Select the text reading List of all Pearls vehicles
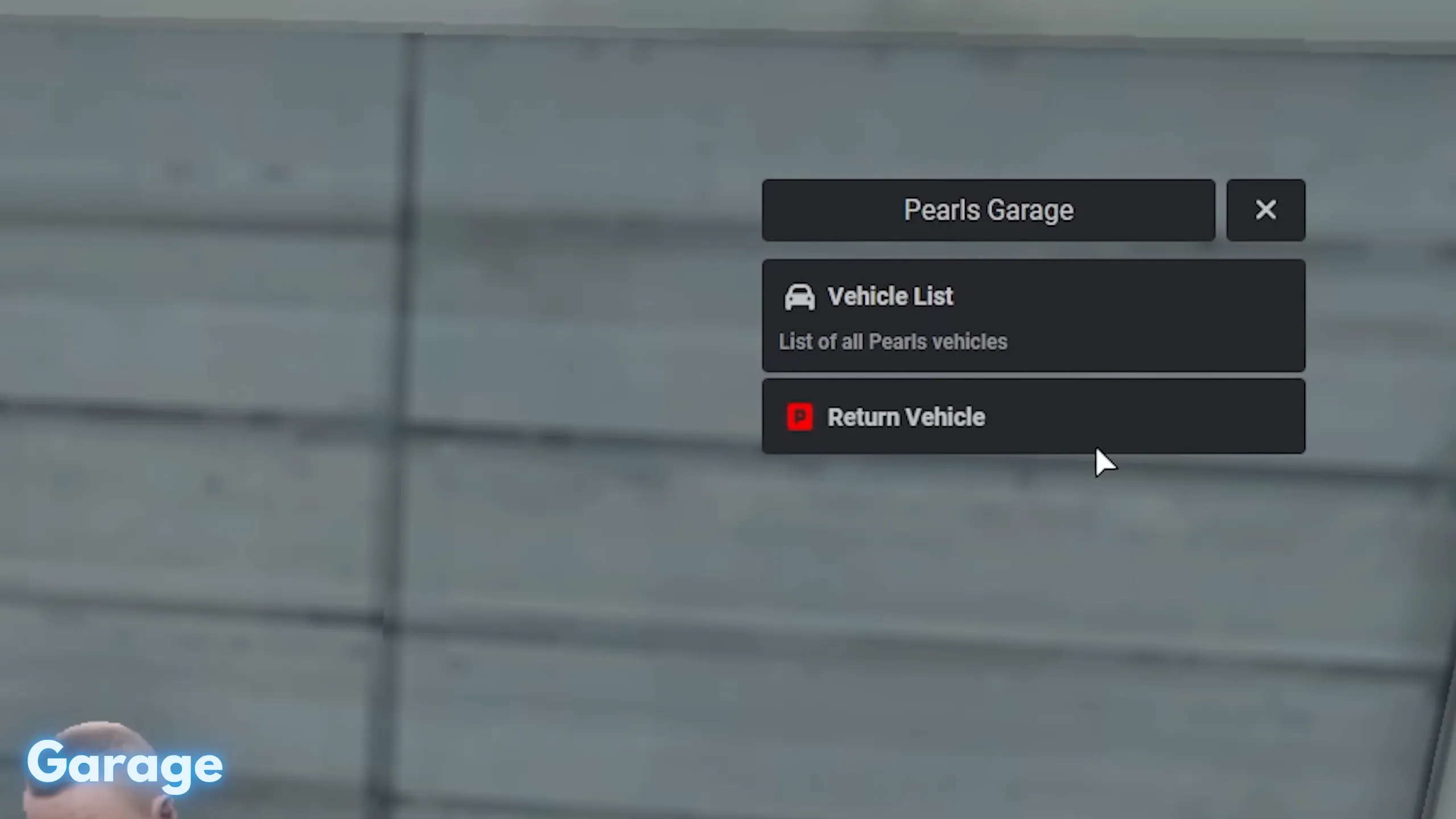Viewport: 1456px width, 819px height. pyautogui.click(x=893, y=341)
